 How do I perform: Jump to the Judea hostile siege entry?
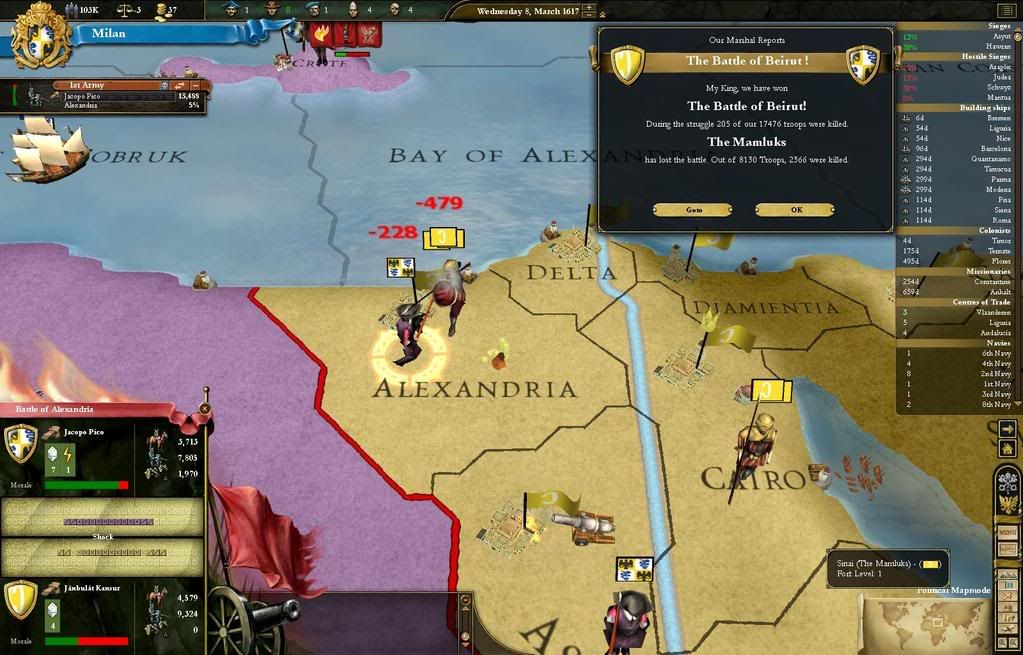[958, 77]
